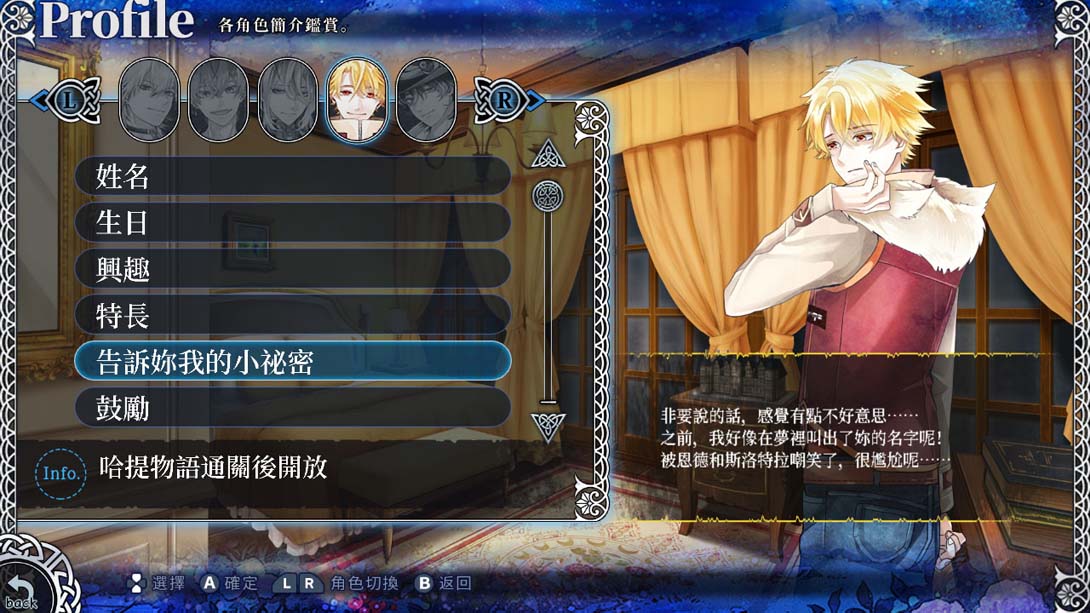This screenshot has width=1090, height=613.
Task: Click the R next-character arrow
Action: tap(503, 100)
